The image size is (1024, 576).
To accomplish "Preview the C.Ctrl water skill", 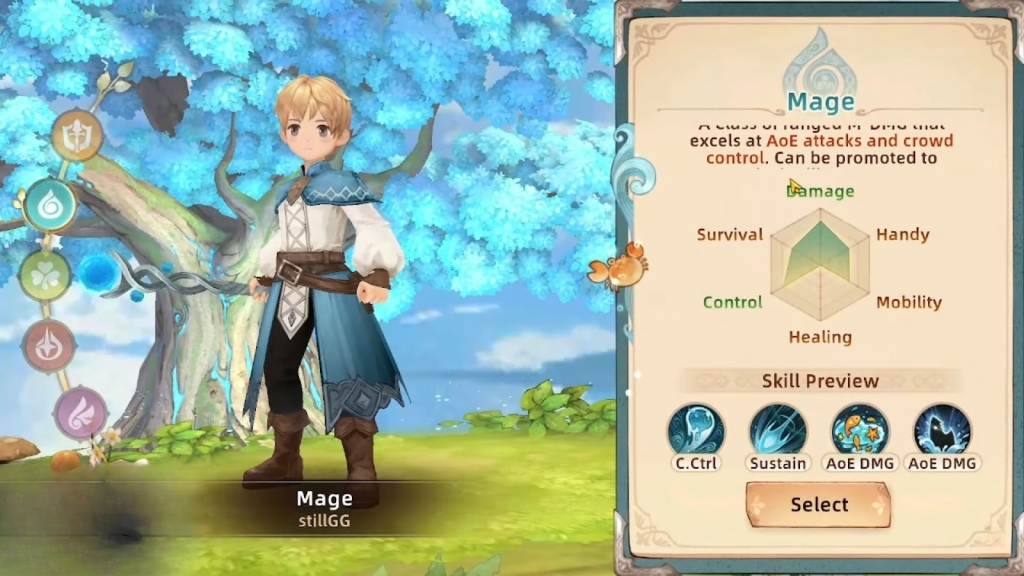I will click(x=696, y=431).
